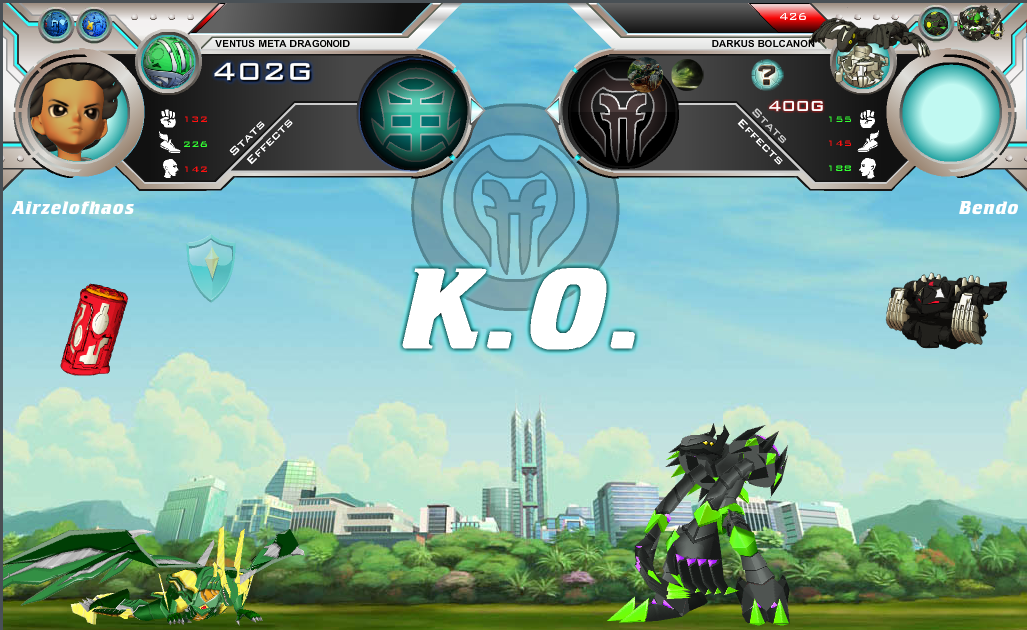Click the creature effect icon beside Darkus emblem
The image size is (1027, 630).
coord(646,73)
